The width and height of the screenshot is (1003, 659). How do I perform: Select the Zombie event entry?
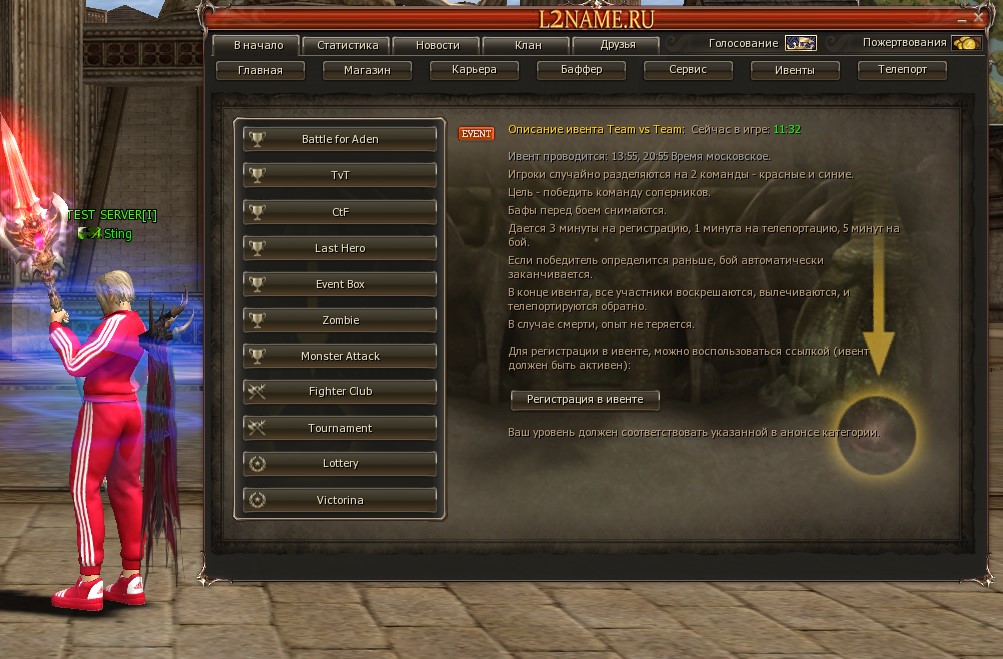340,320
